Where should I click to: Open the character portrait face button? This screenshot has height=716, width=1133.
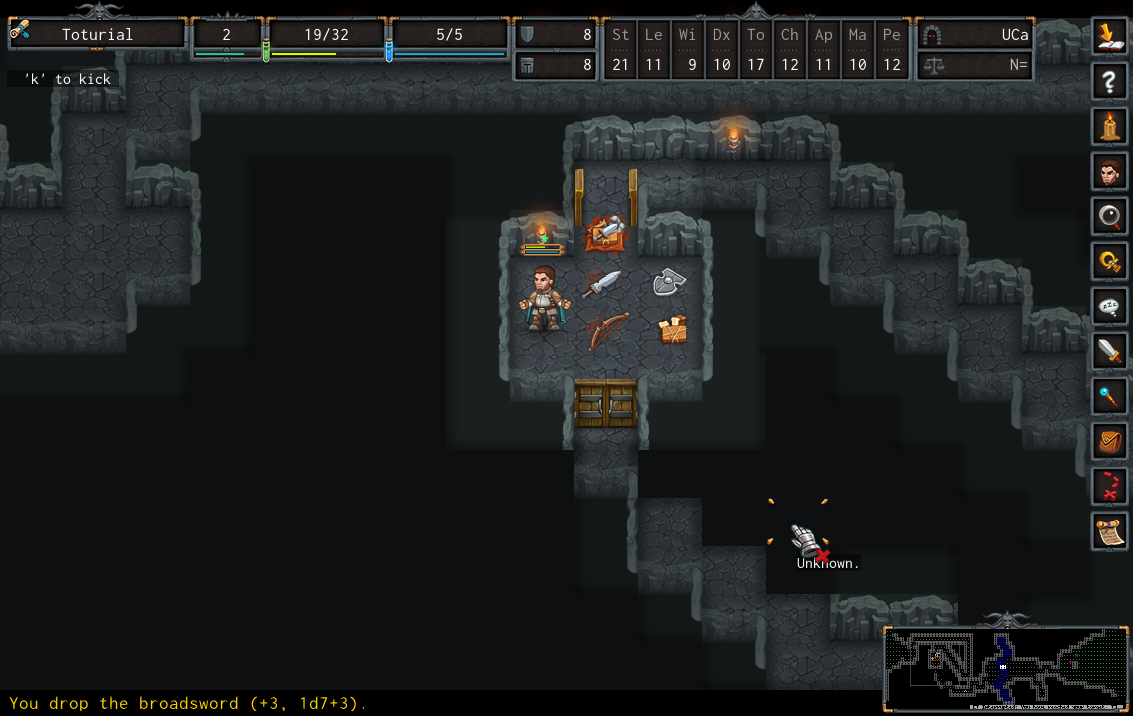pos(1109,172)
